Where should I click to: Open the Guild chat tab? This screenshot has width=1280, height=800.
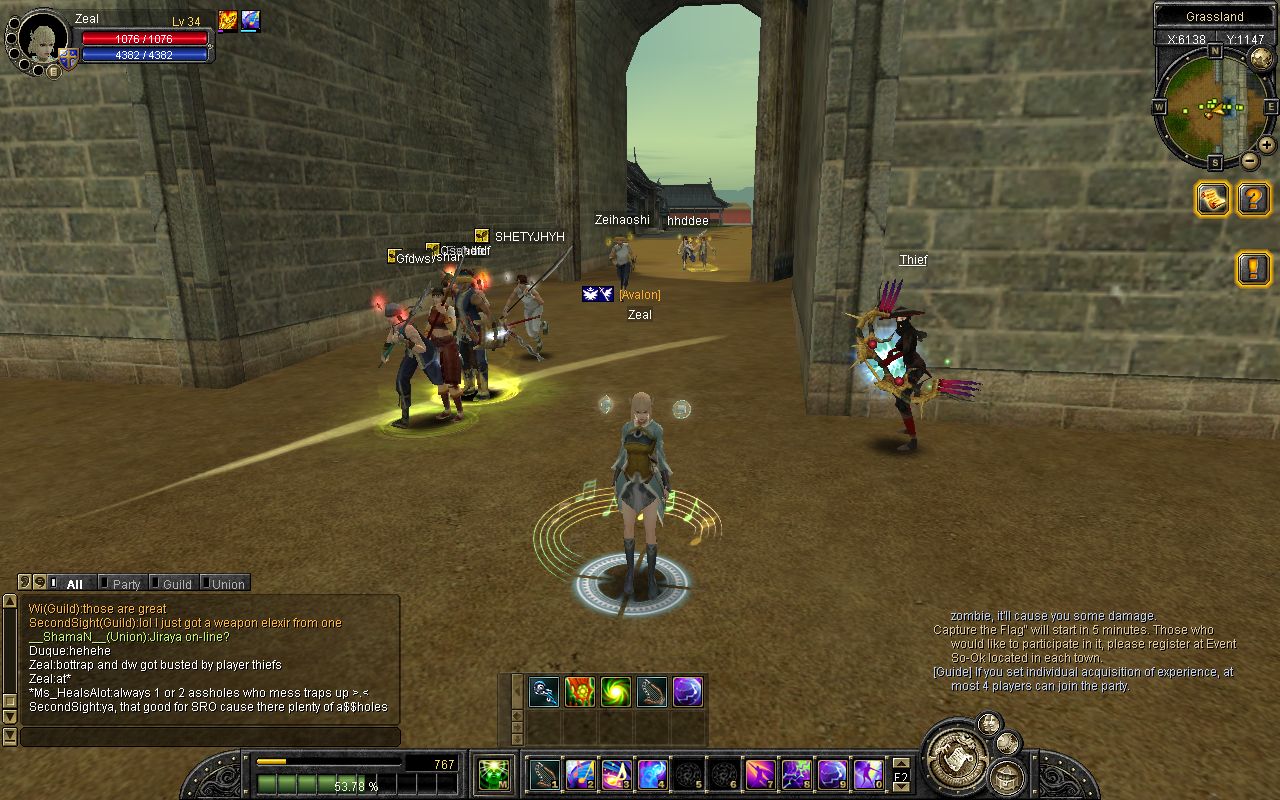(x=176, y=584)
